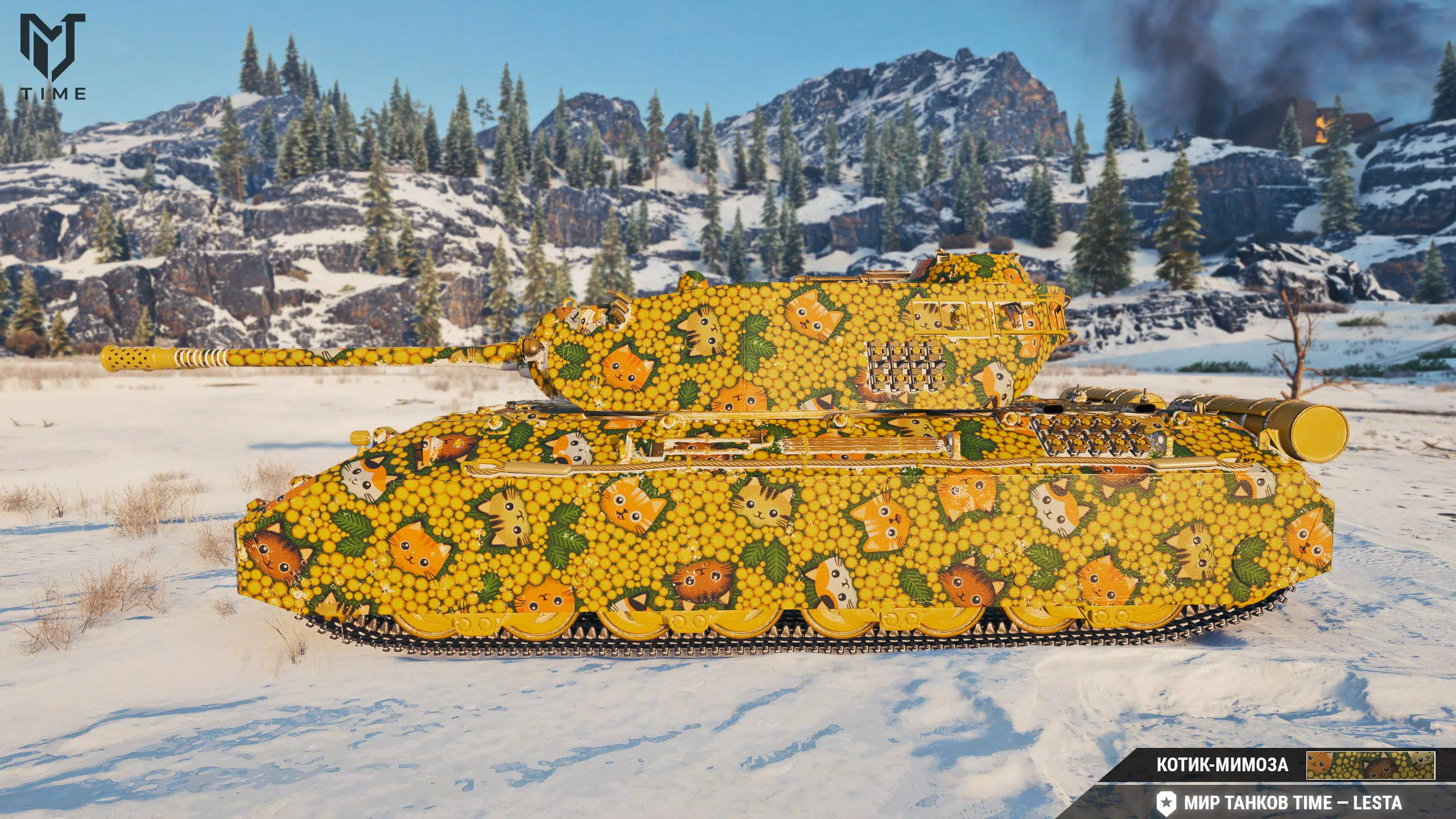1456x819 pixels.
Task: Select the Котик-Мимоза camouflage thumbnail
Action: 1370,766
